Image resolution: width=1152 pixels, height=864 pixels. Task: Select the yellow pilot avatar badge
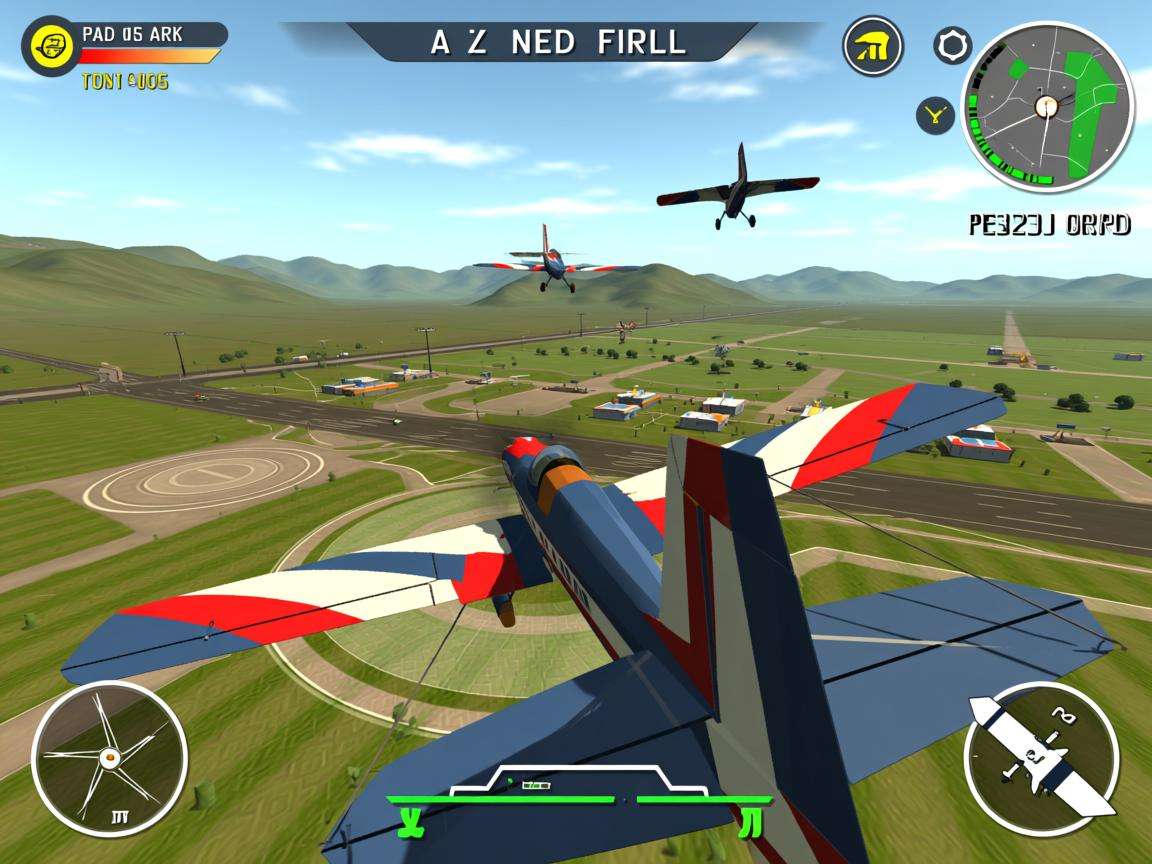pos(51,45)
